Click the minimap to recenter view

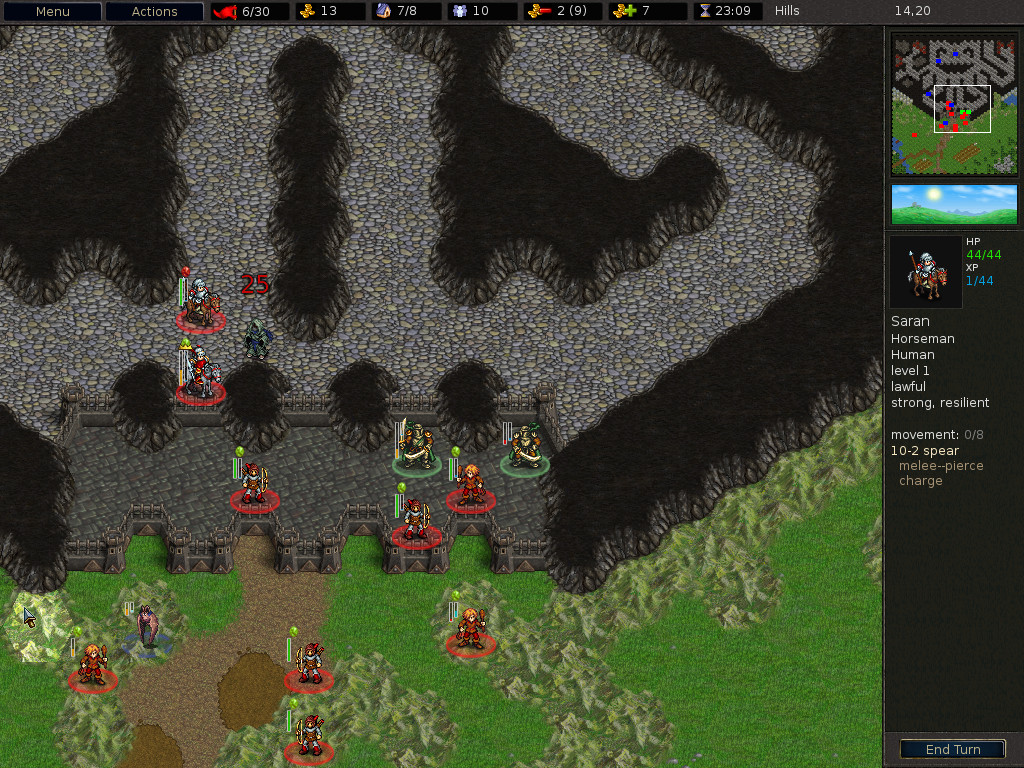tap(954, 103)
